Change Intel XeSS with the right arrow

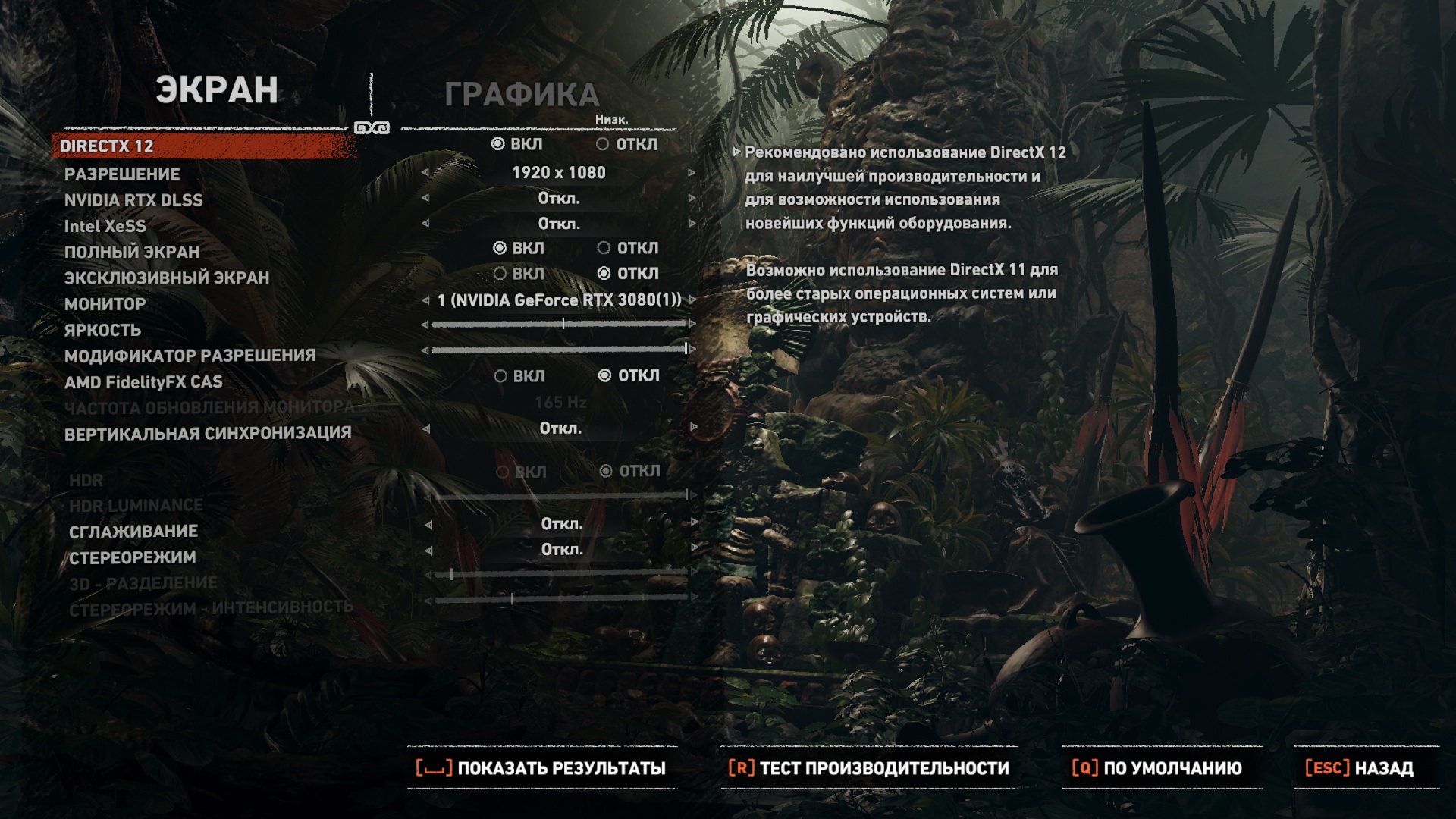point(692,224)
